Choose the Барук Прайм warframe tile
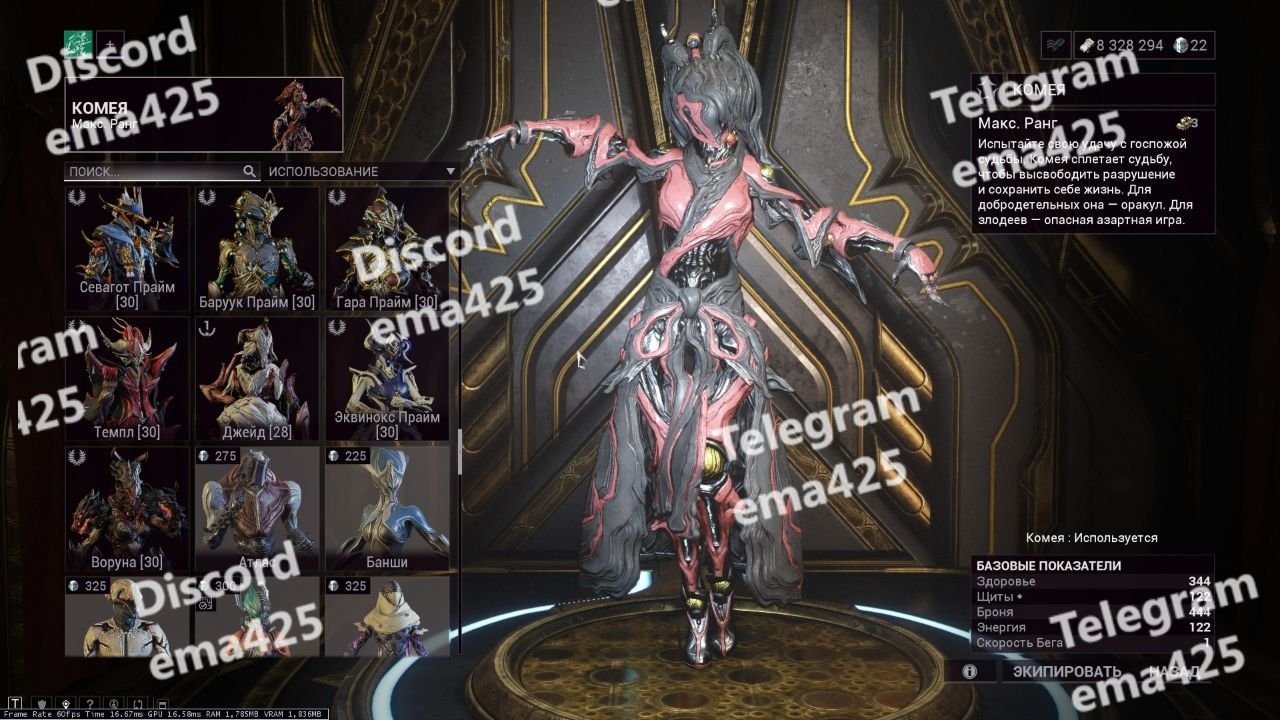Screen dimensions: 1280x720 click(257, 248)
